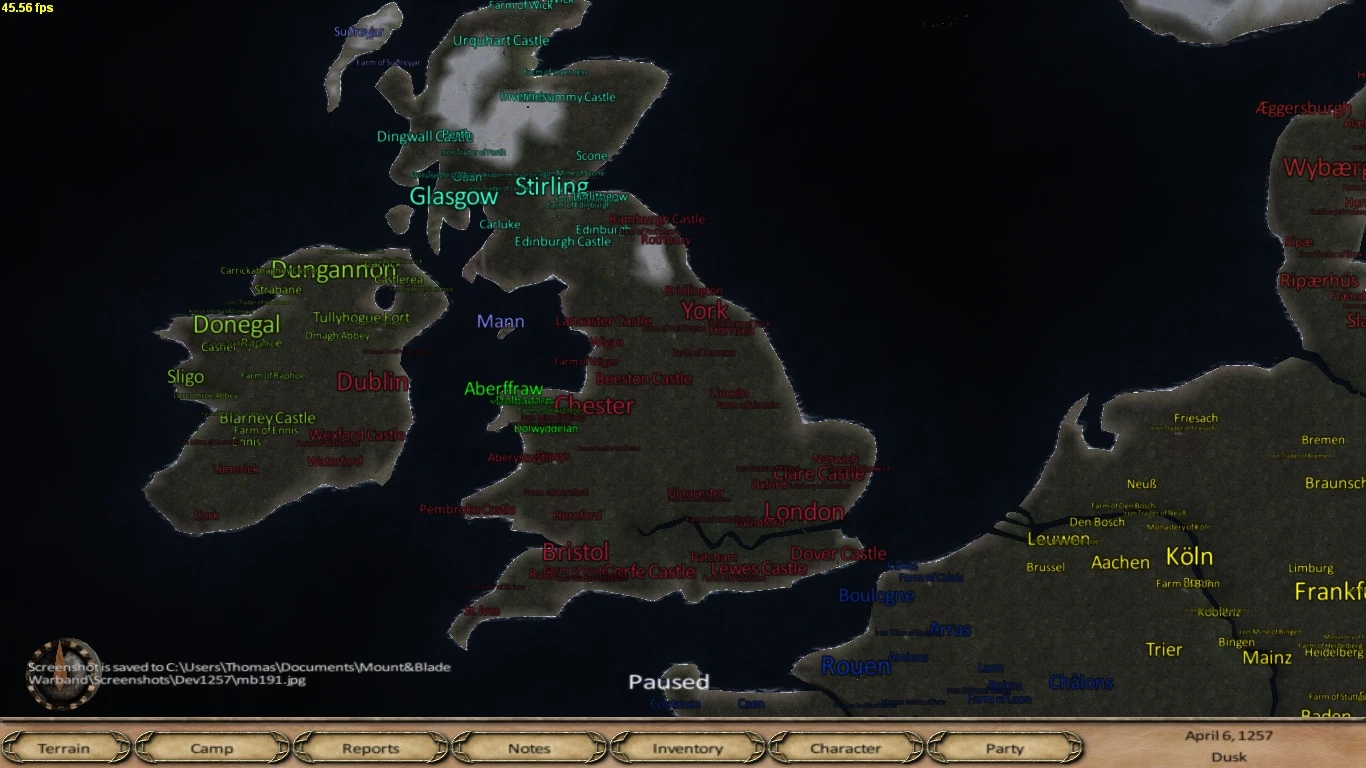Image resolution: width=1366 pixels, height=768 pixels.
Task: Click the FPS counter in the top-left
Action: coord(27,7)
